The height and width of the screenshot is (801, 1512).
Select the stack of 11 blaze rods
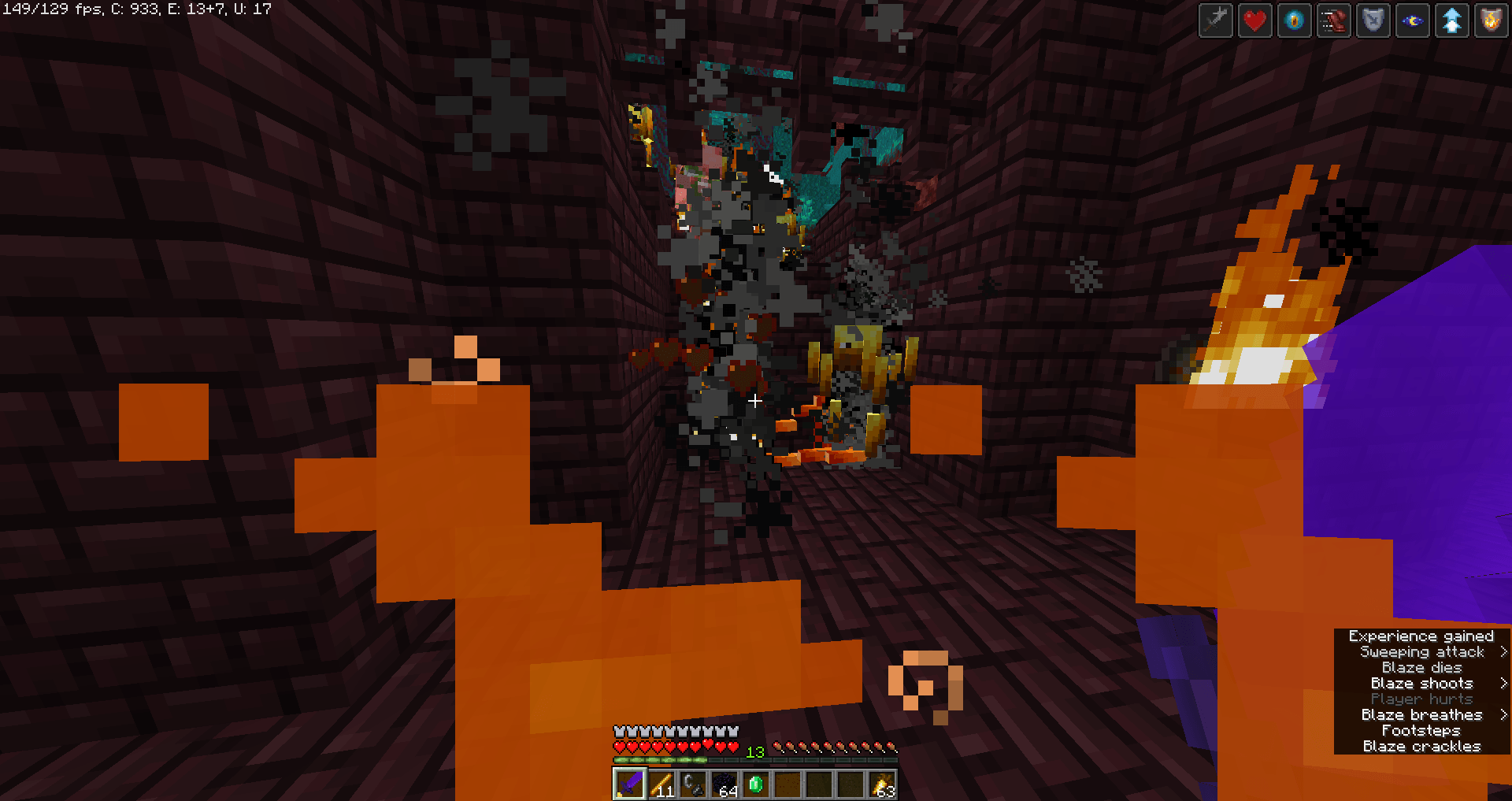click(661, 785)
